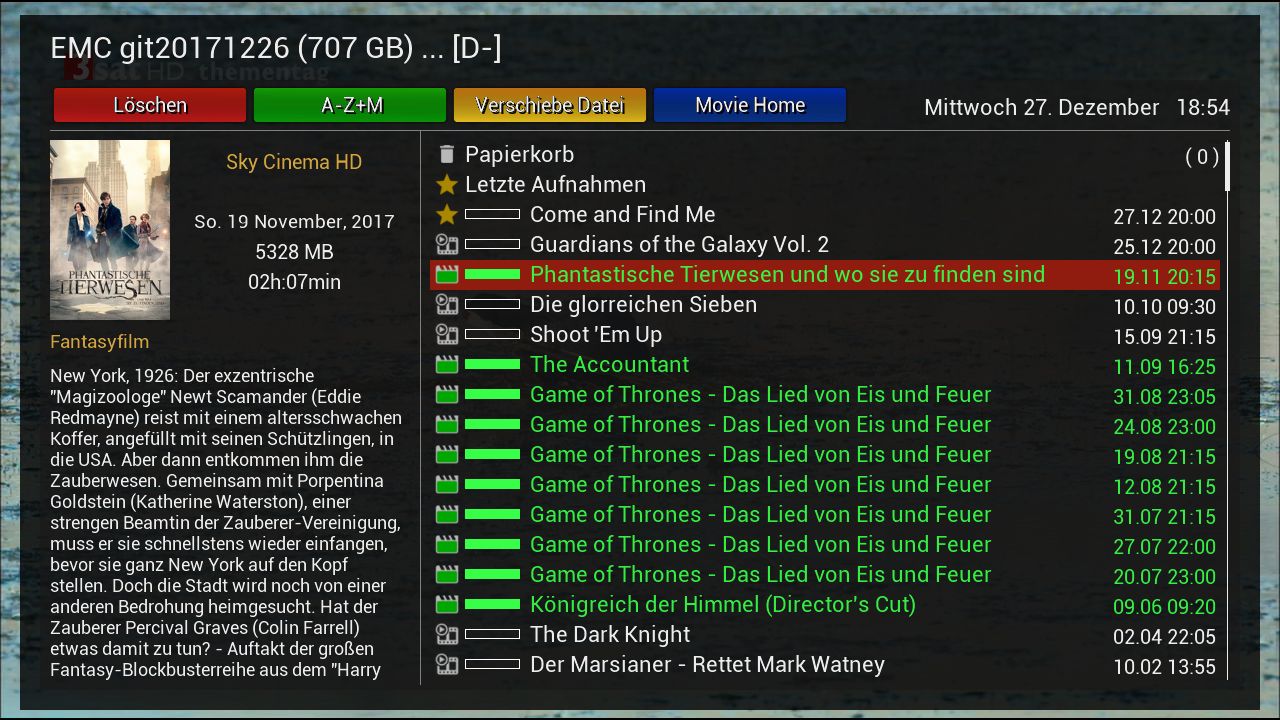The height and width of the screenshot is (720, 1280).
Task: Select Königreich der Himmel (Director's Cut)
Action: point(722,605)
